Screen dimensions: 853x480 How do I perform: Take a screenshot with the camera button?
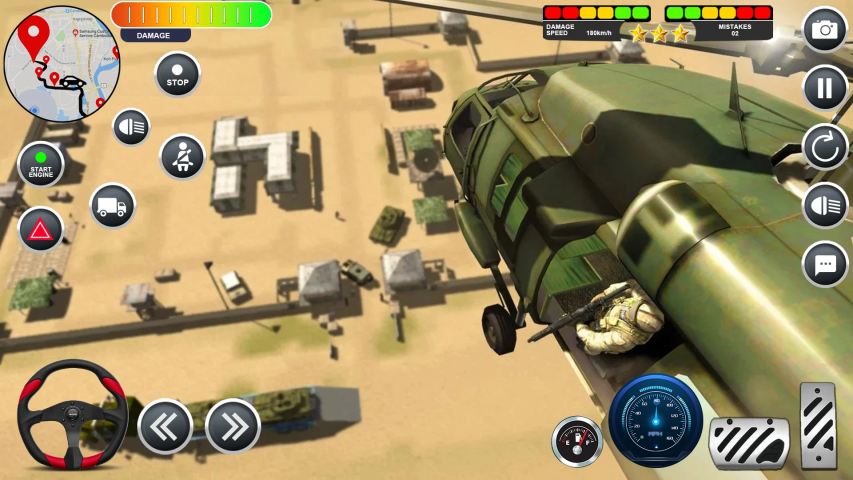[x=825, y=30]
